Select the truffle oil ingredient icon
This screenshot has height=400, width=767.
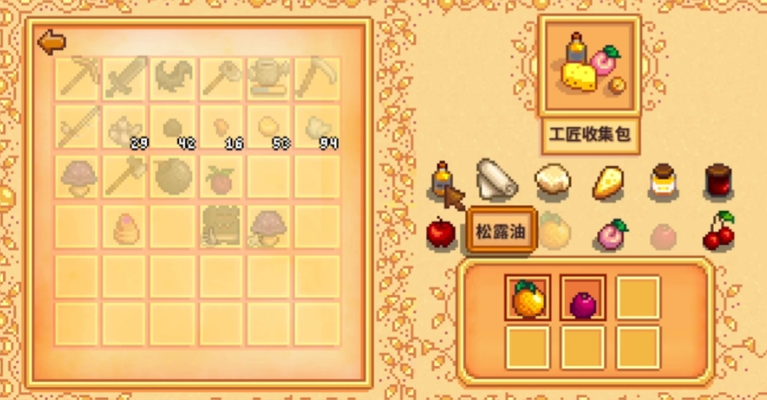tap(442, 181)
